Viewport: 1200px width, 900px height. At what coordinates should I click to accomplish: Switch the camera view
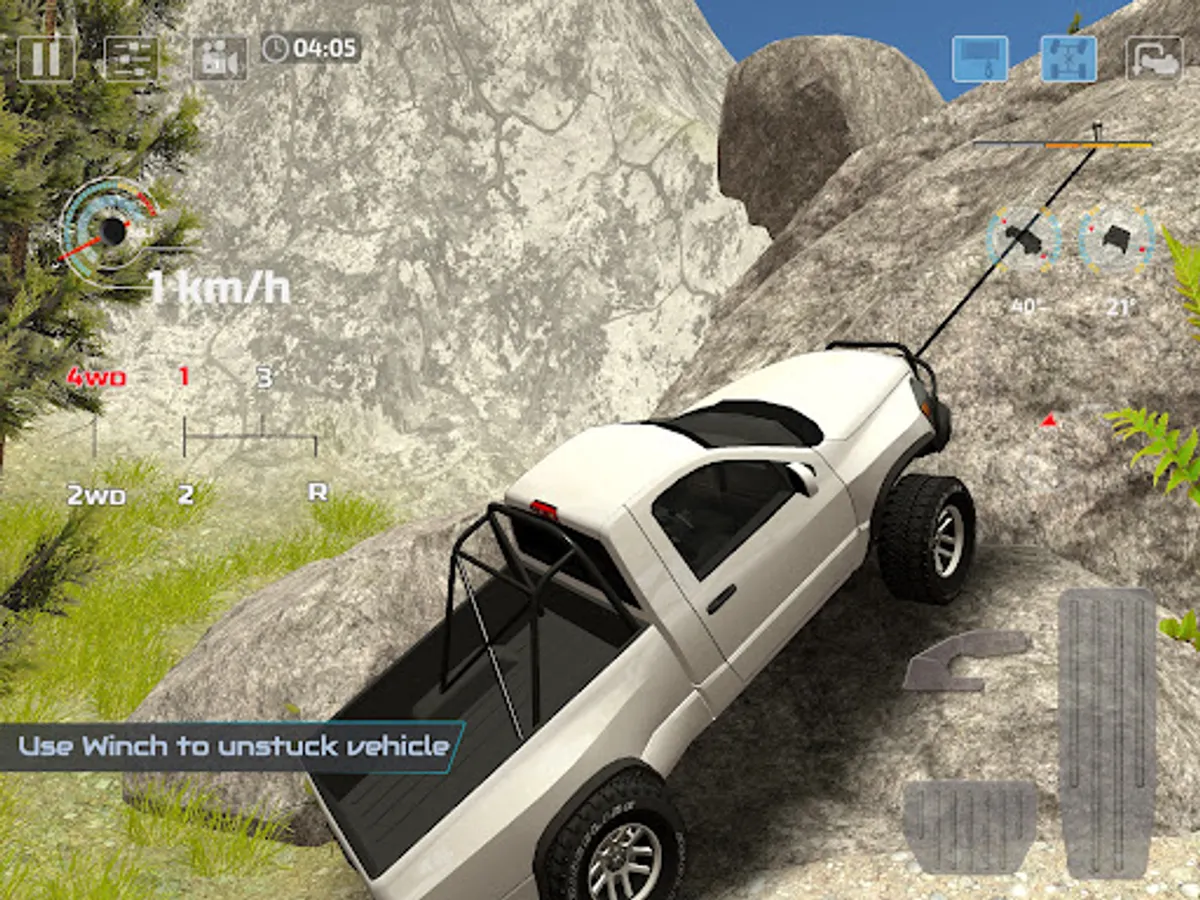[x=219, y=58]
